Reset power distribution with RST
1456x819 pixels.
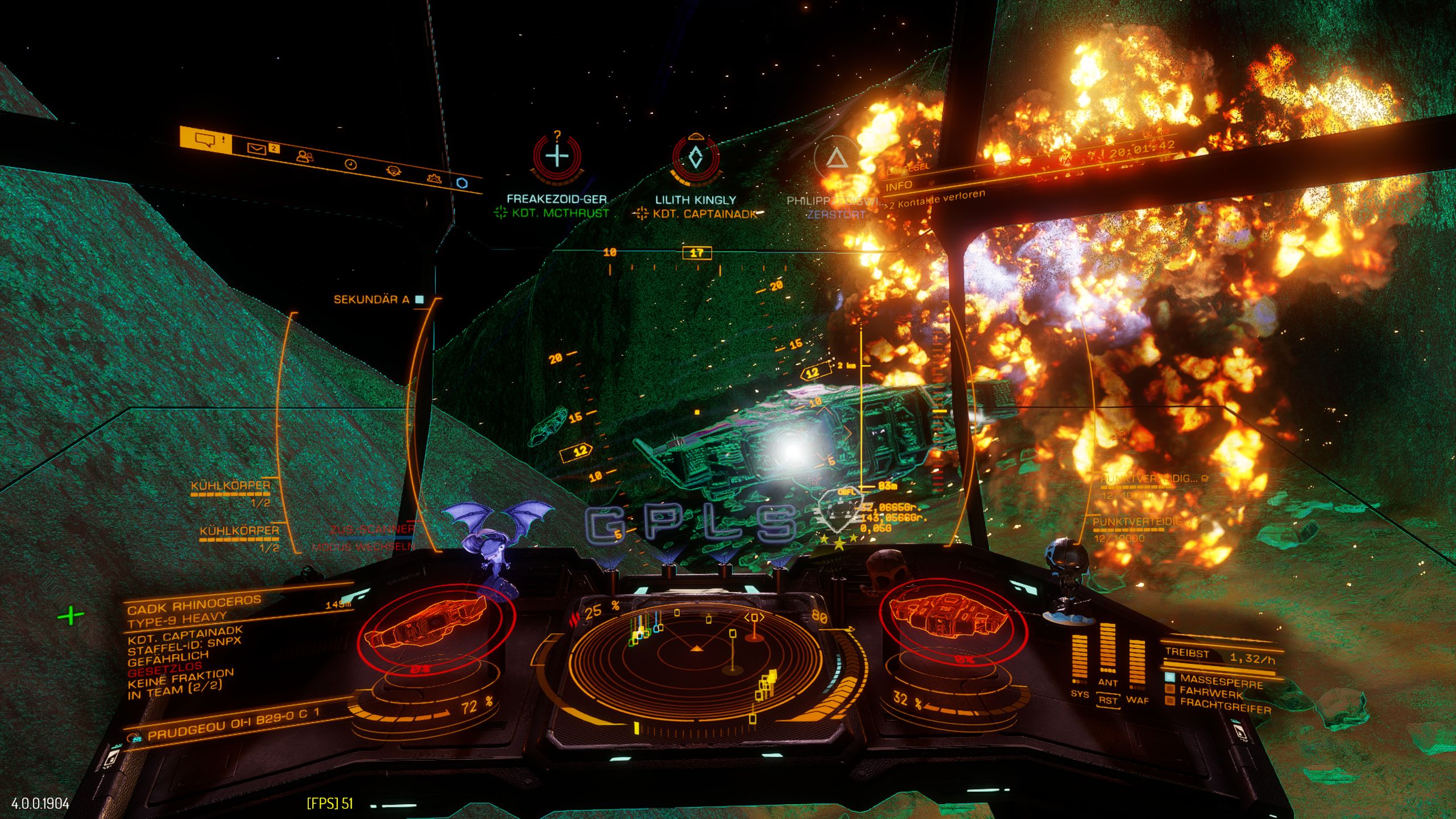[x=1107, y=700]
